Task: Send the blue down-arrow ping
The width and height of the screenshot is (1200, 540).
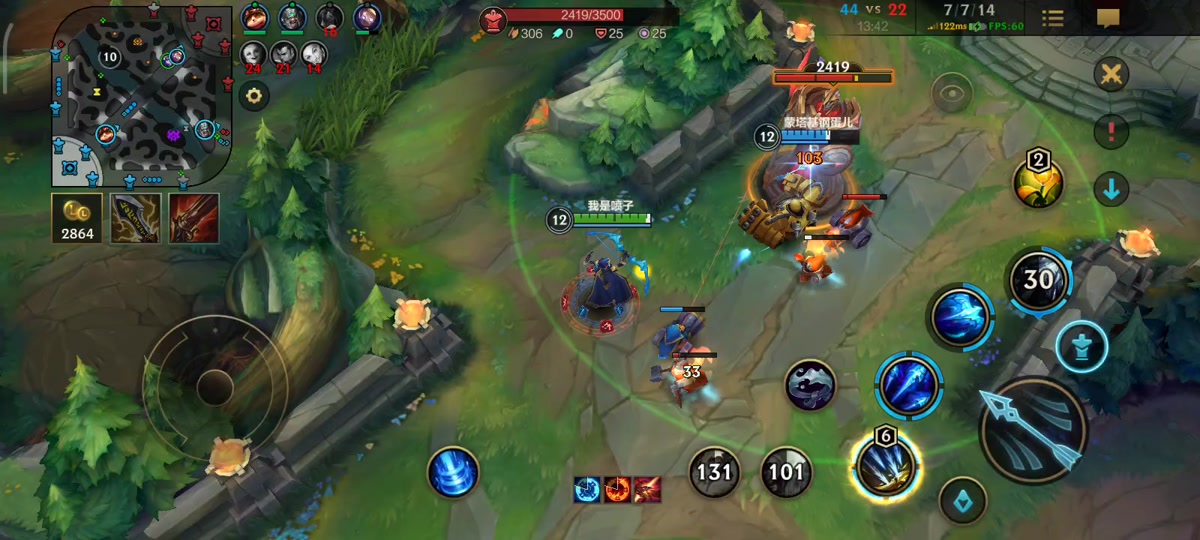Action: [x=1111, y=188]
